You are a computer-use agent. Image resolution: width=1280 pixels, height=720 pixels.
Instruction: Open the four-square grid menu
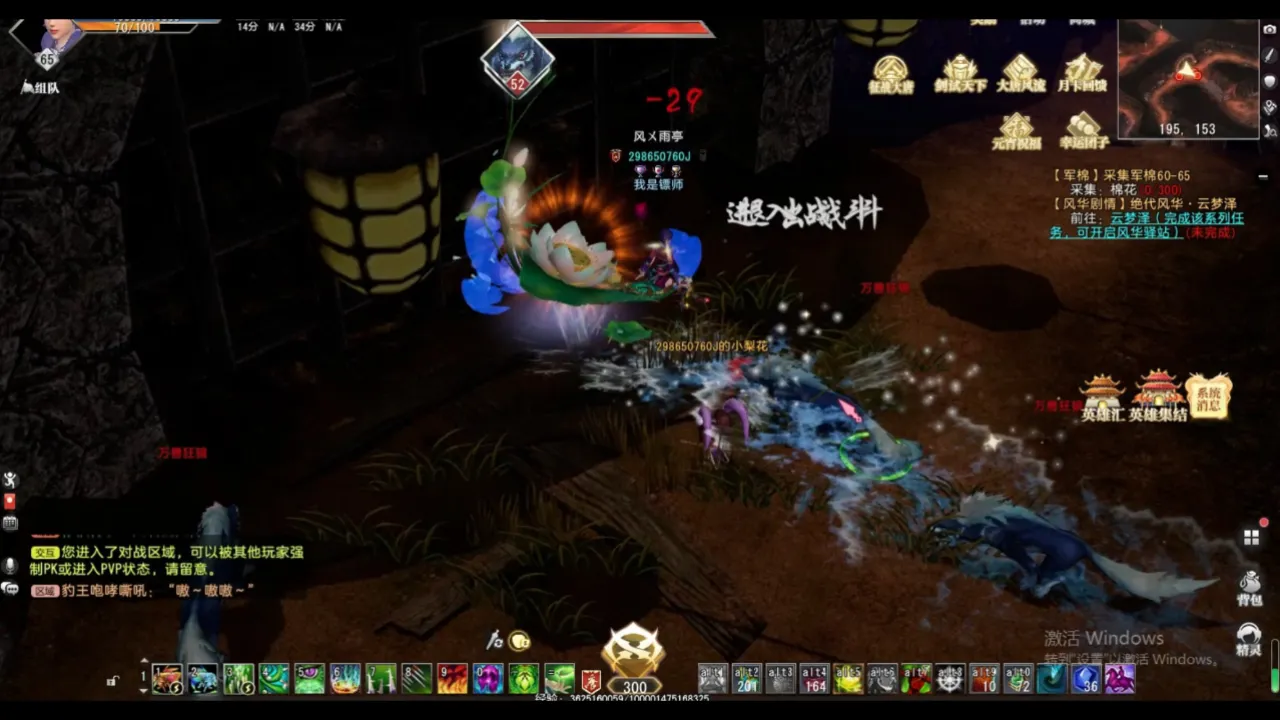click(1251, 538)
